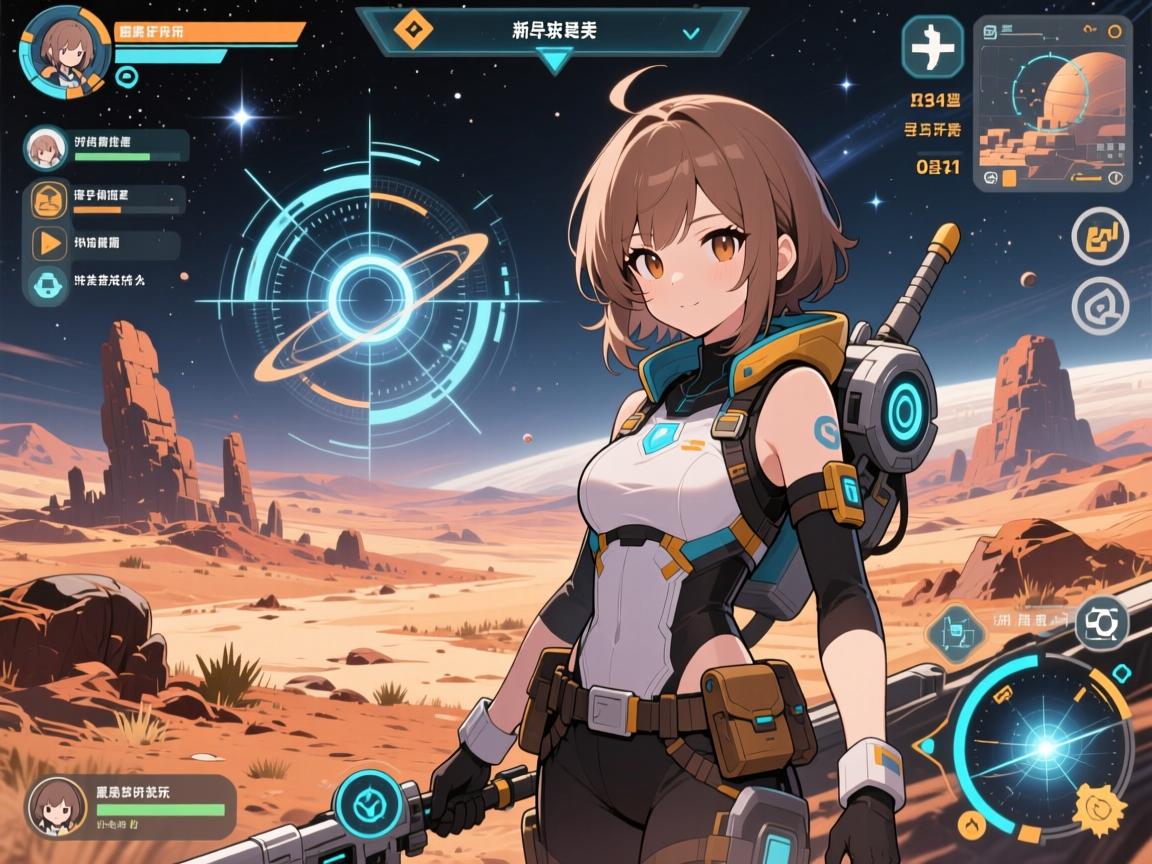Click the glowing center of the radar dial
1152x864 pixels.
[1043, 745]
